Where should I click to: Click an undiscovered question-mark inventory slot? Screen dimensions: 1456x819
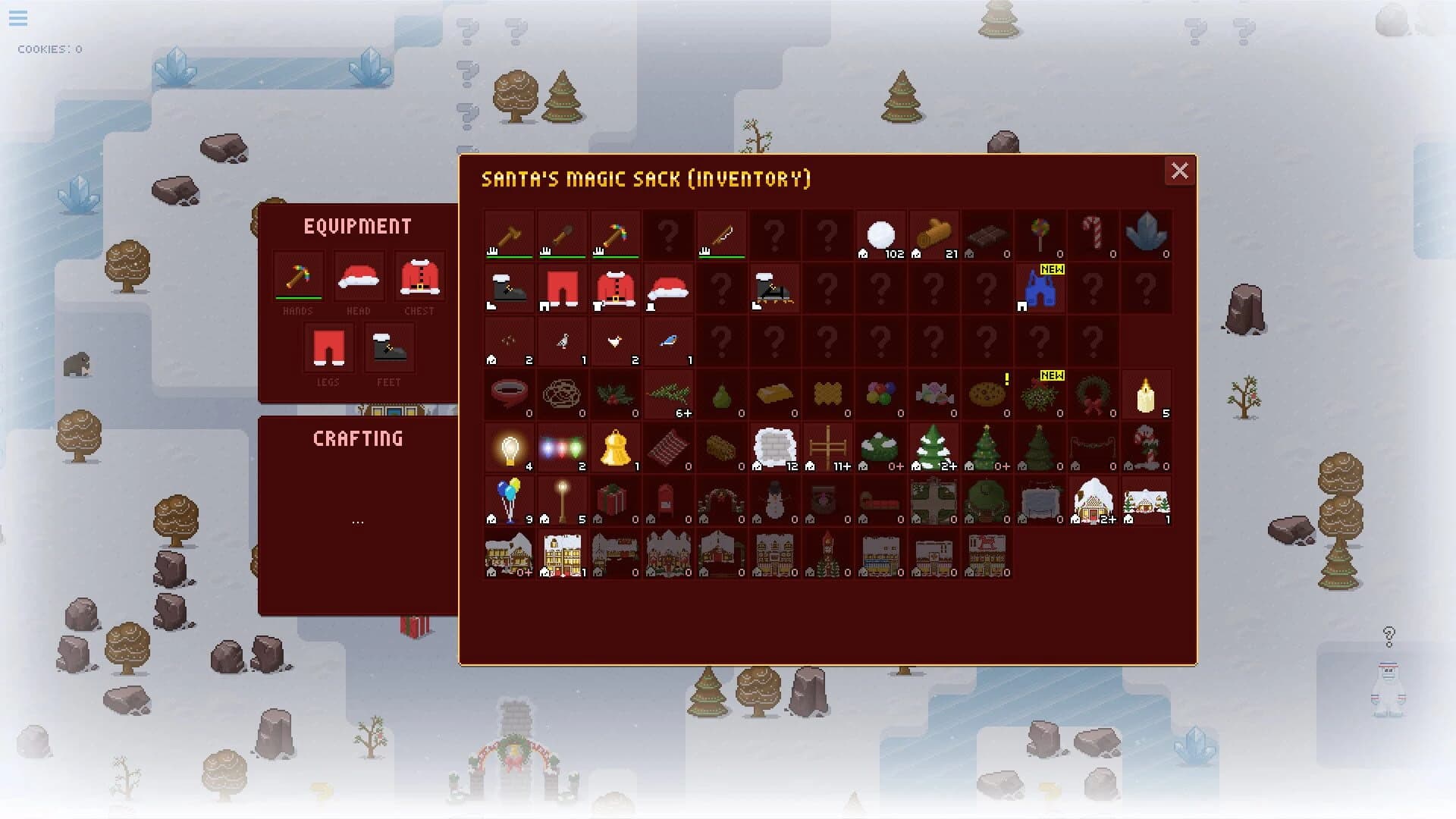pyautogui.click(x=667, y=234)
